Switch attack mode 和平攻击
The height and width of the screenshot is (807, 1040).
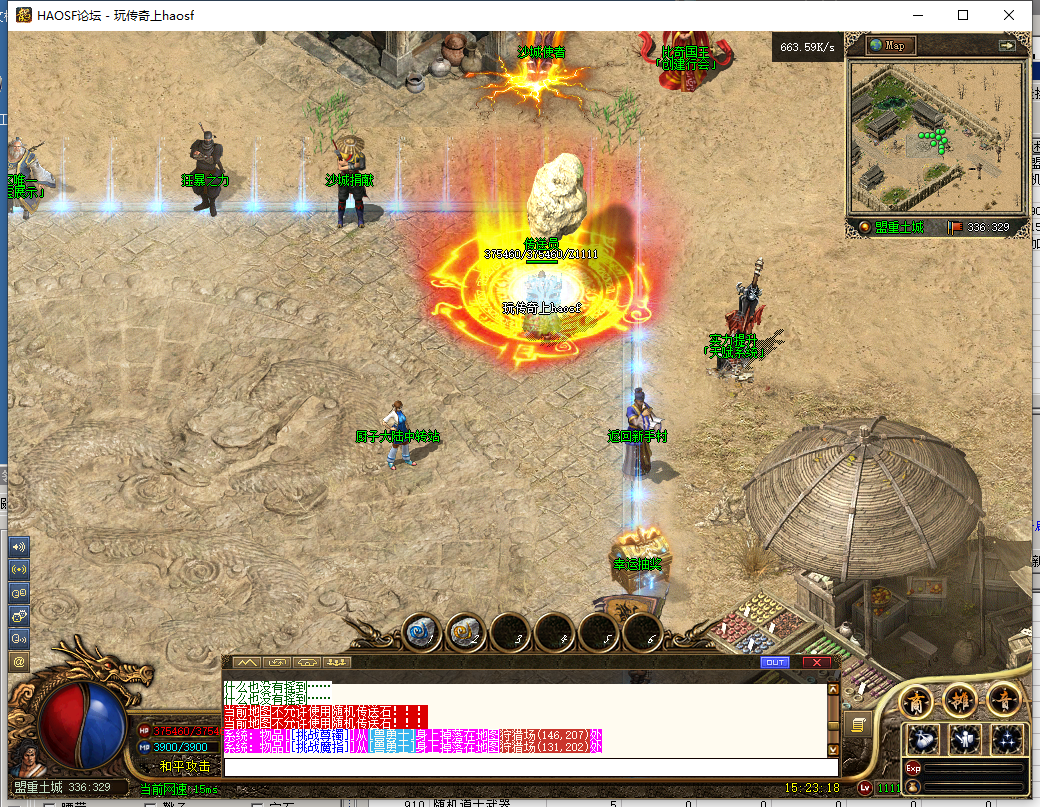(185, 766)
